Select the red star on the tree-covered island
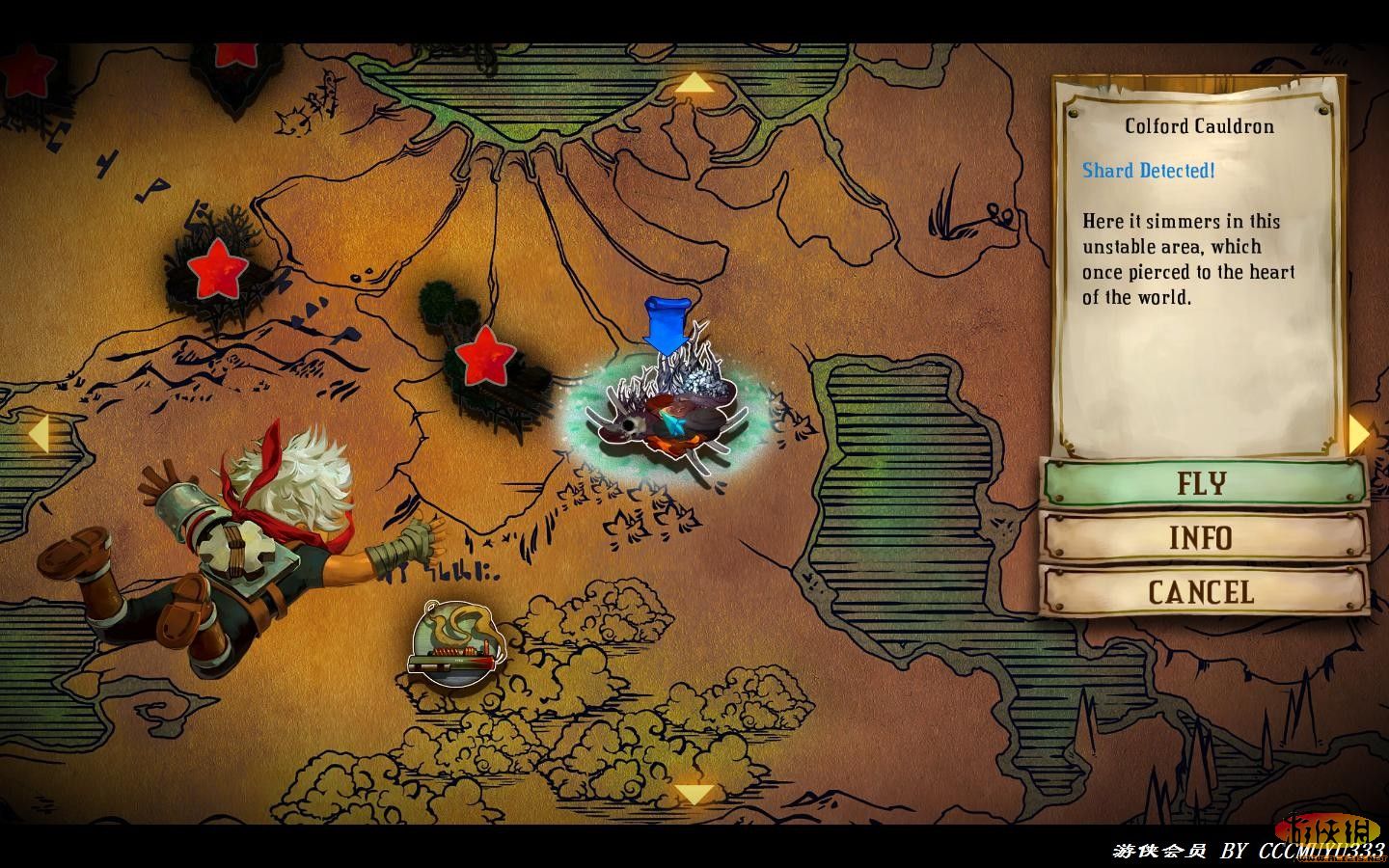 pos(482,355)
